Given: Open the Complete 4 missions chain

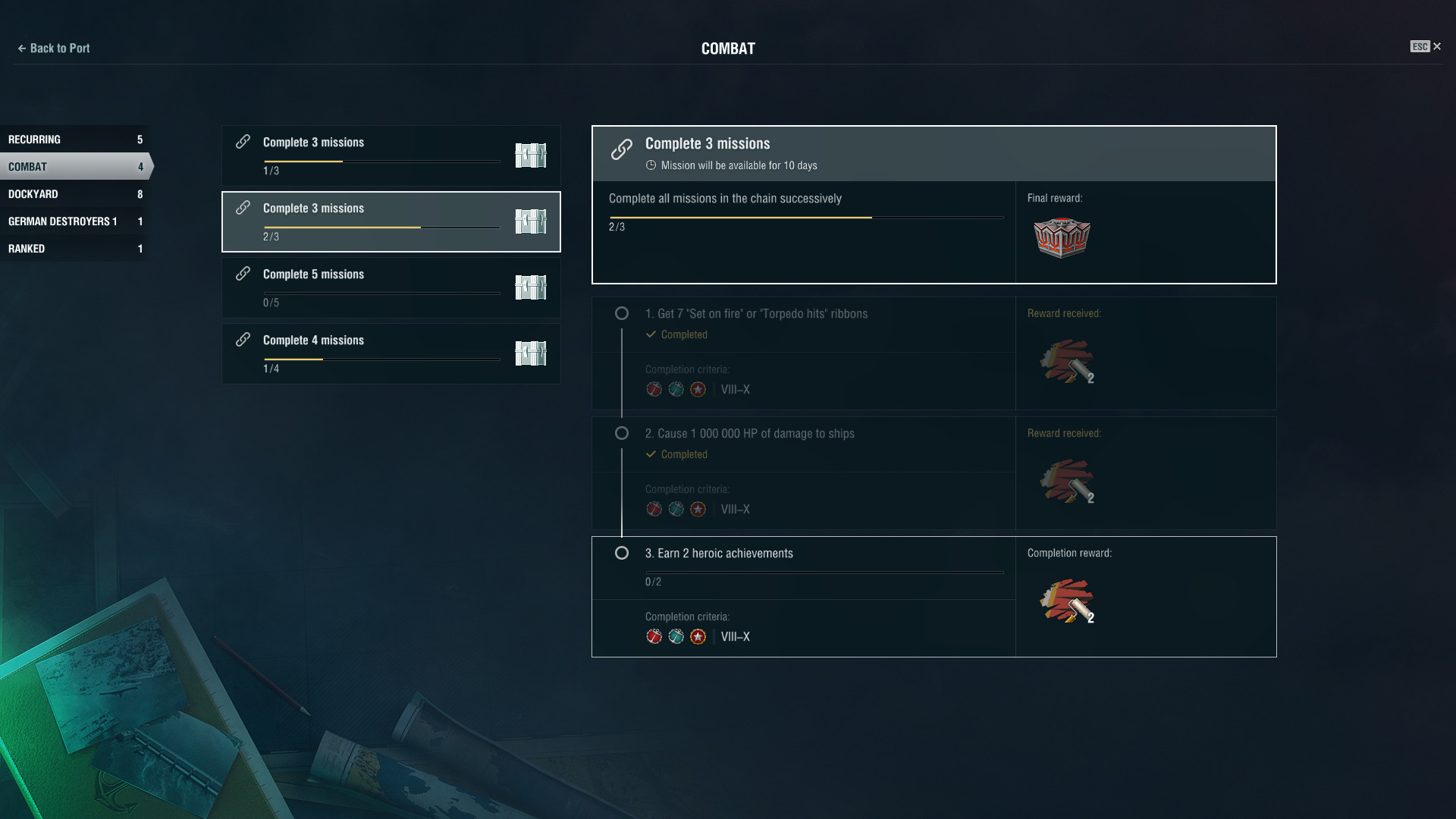Looking at the screenshot, I should 391,353.
